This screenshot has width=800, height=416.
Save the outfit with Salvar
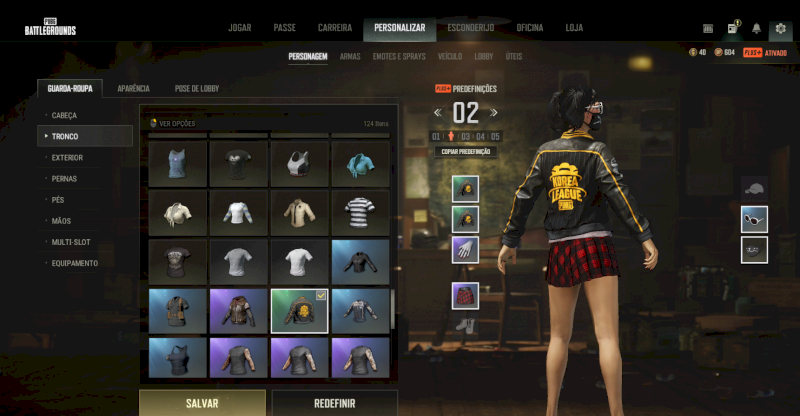(202, 403)
